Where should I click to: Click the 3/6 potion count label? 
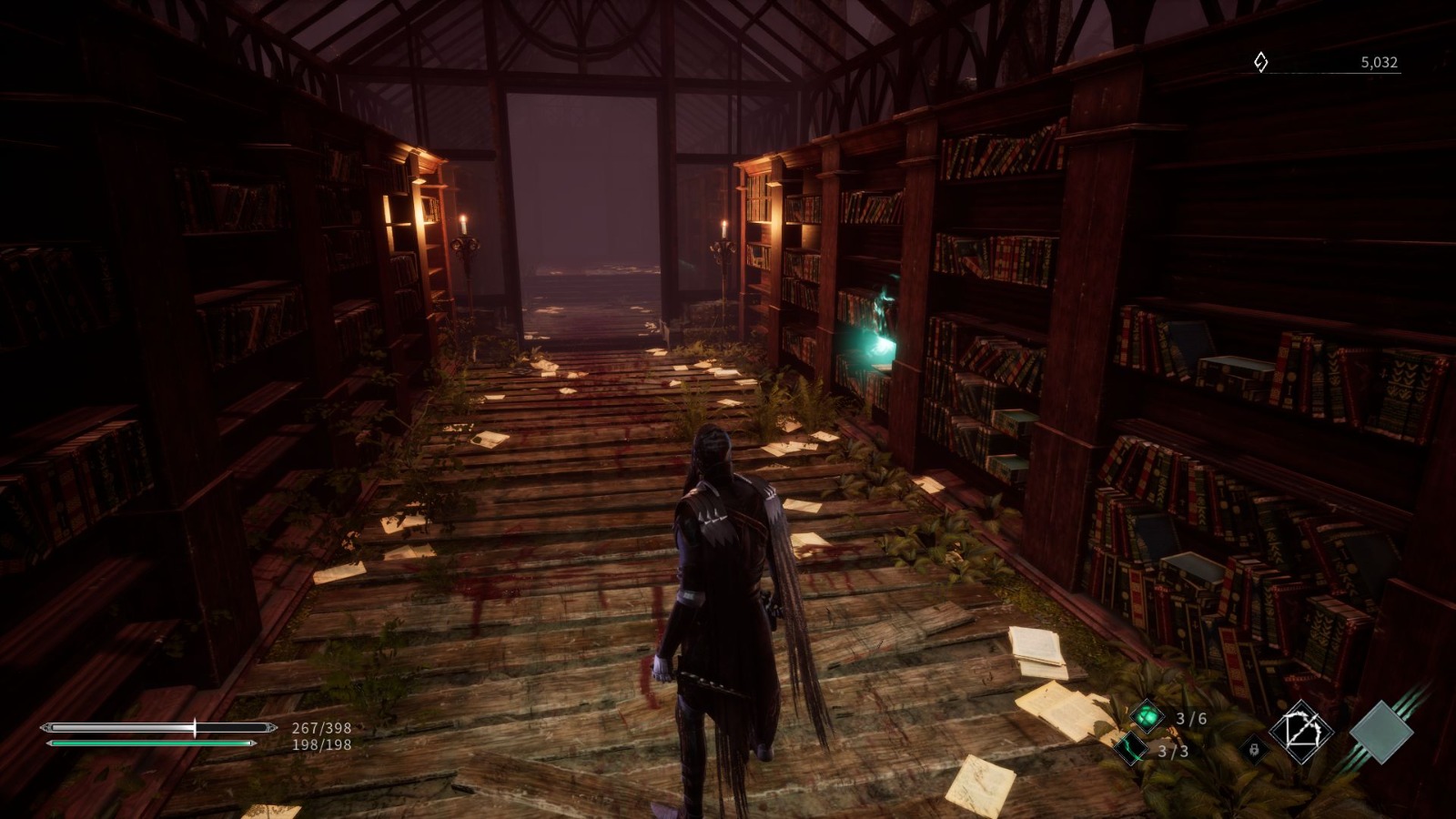1185,716
